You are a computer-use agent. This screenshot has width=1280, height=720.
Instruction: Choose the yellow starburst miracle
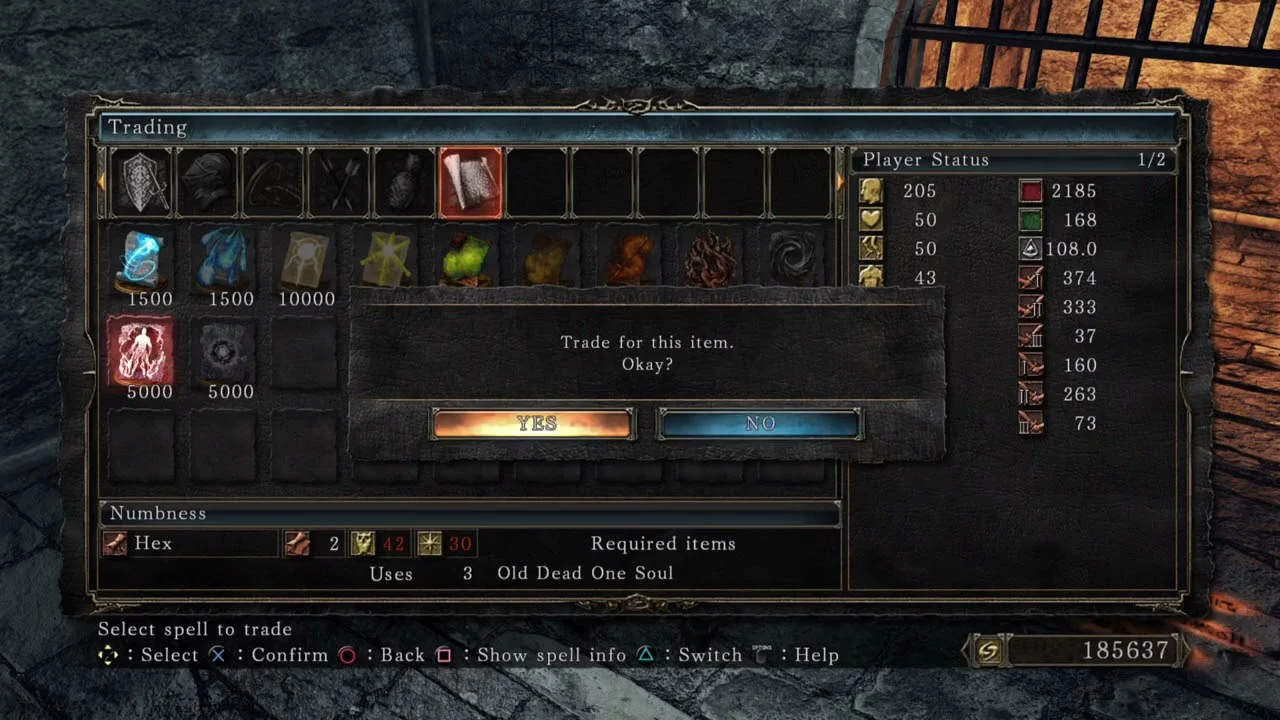click(x=386, y=259)
